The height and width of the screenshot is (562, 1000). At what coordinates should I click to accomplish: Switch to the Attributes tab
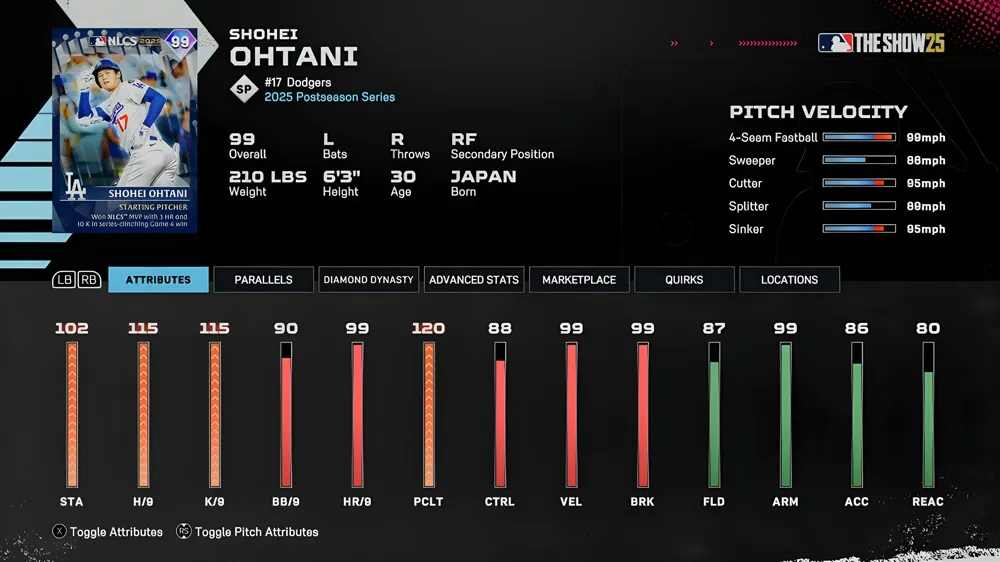[158, 280]
